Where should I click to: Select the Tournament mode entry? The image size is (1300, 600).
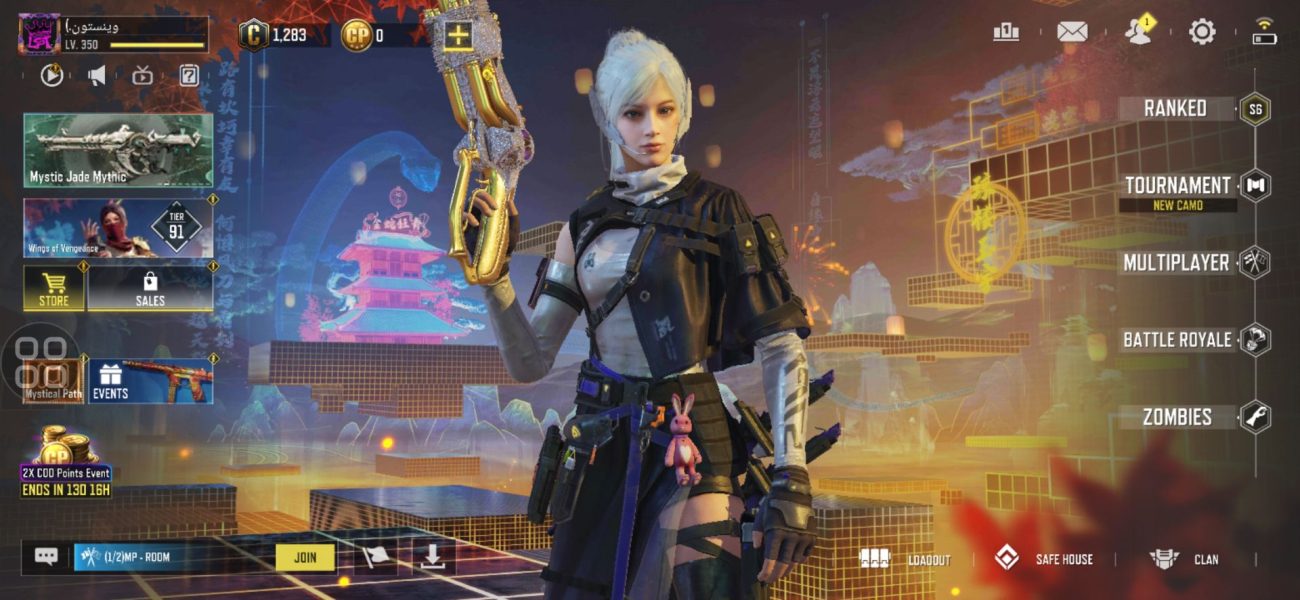click(1178, 186)
